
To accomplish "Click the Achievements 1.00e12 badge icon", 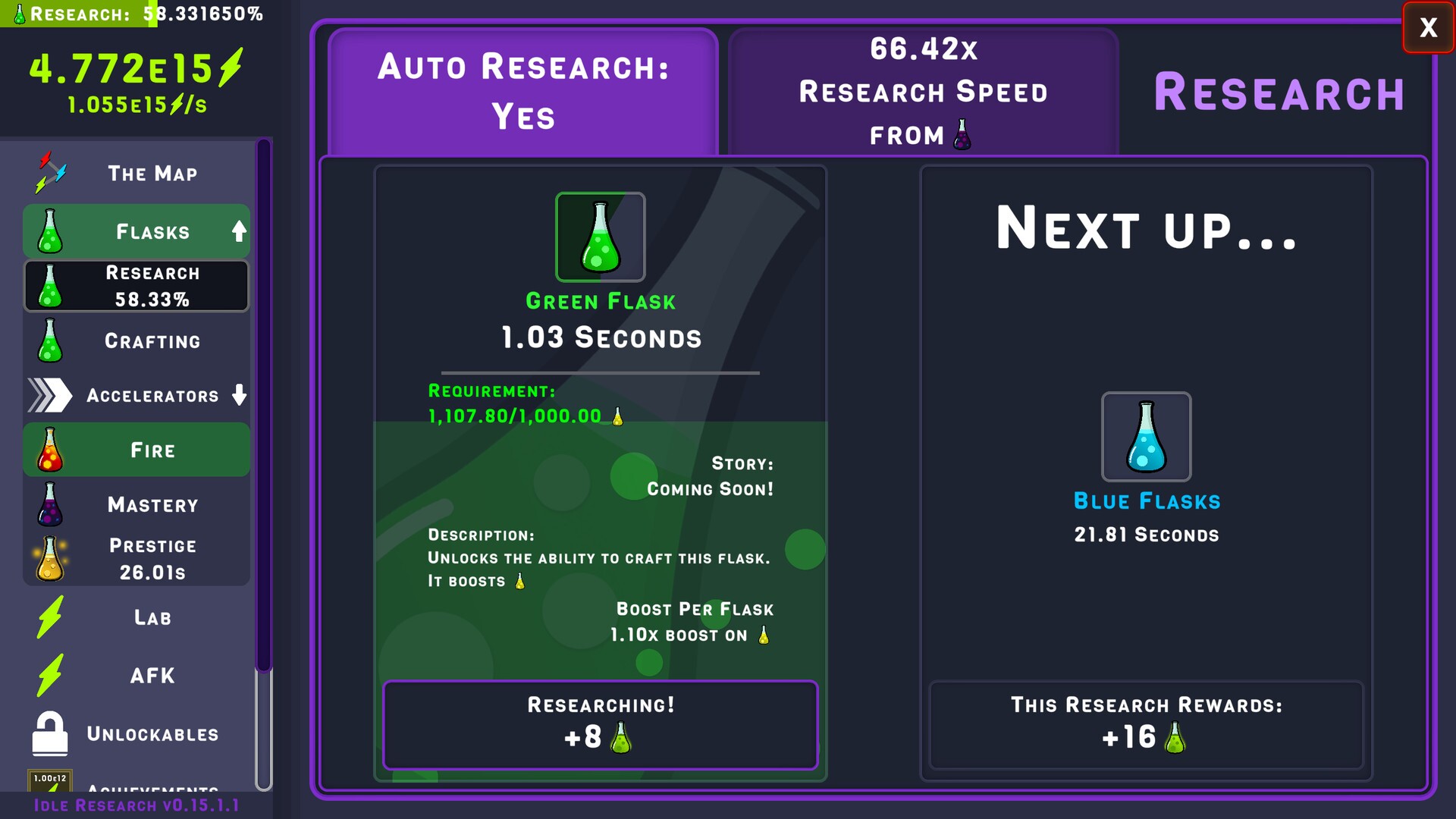I will click(48, 778).
